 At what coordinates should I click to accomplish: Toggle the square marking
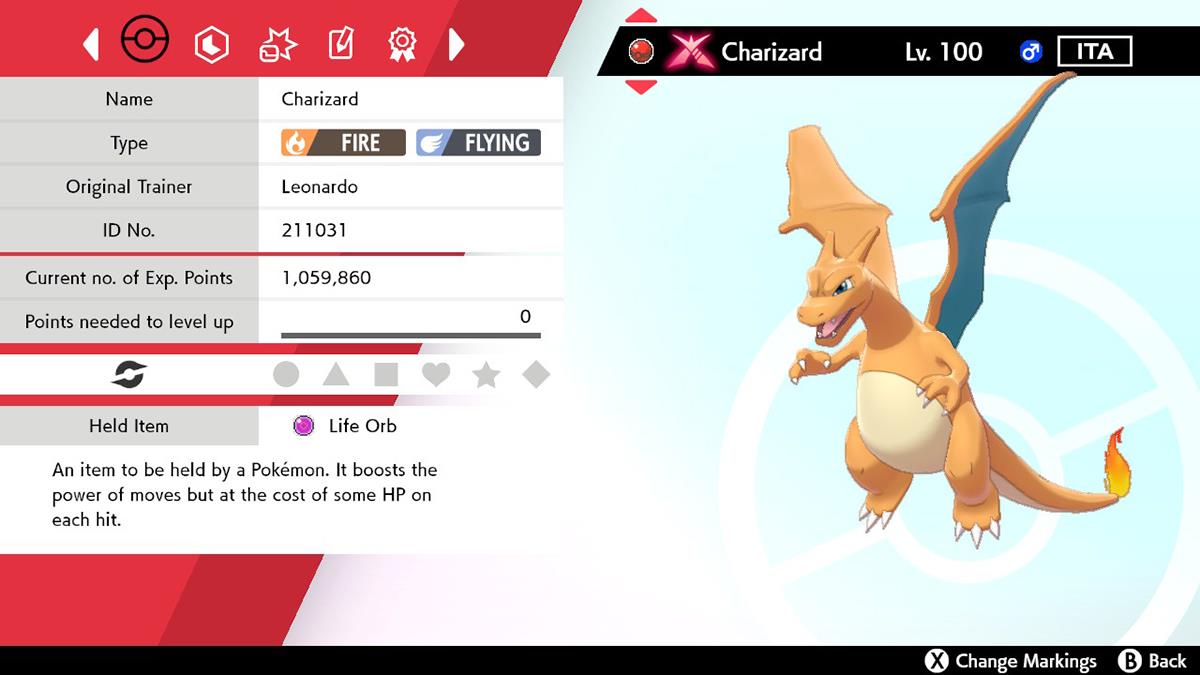(x=386, y=375)
